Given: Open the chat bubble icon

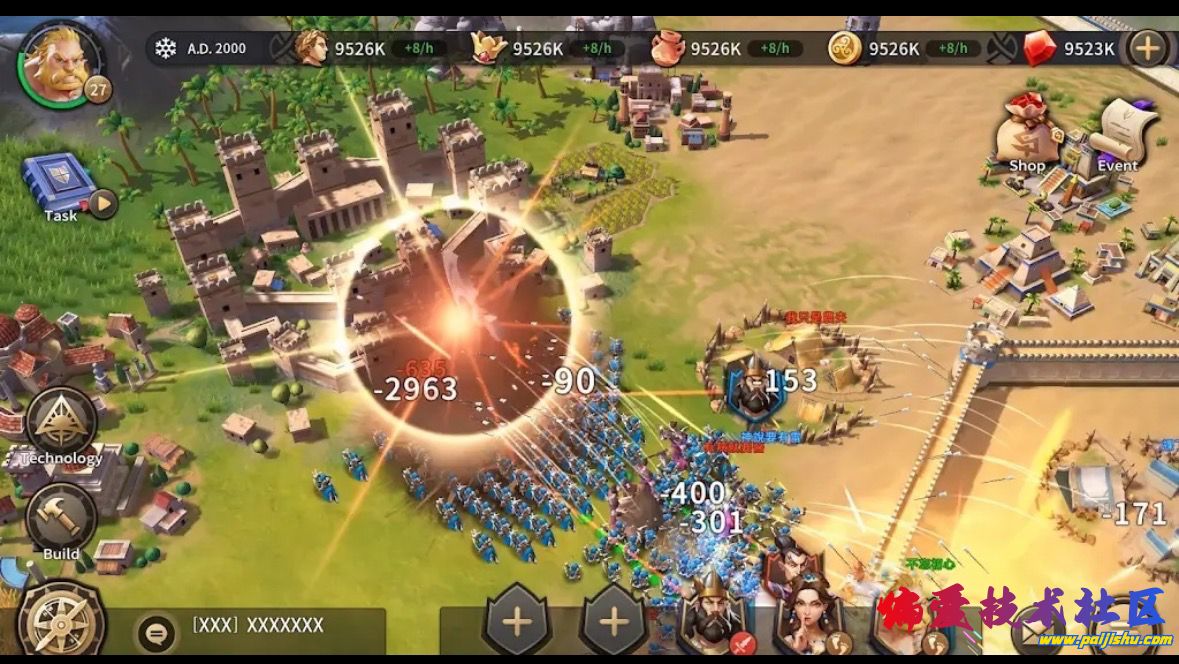Looking at the screenshot, I should (x=156, y=631).
